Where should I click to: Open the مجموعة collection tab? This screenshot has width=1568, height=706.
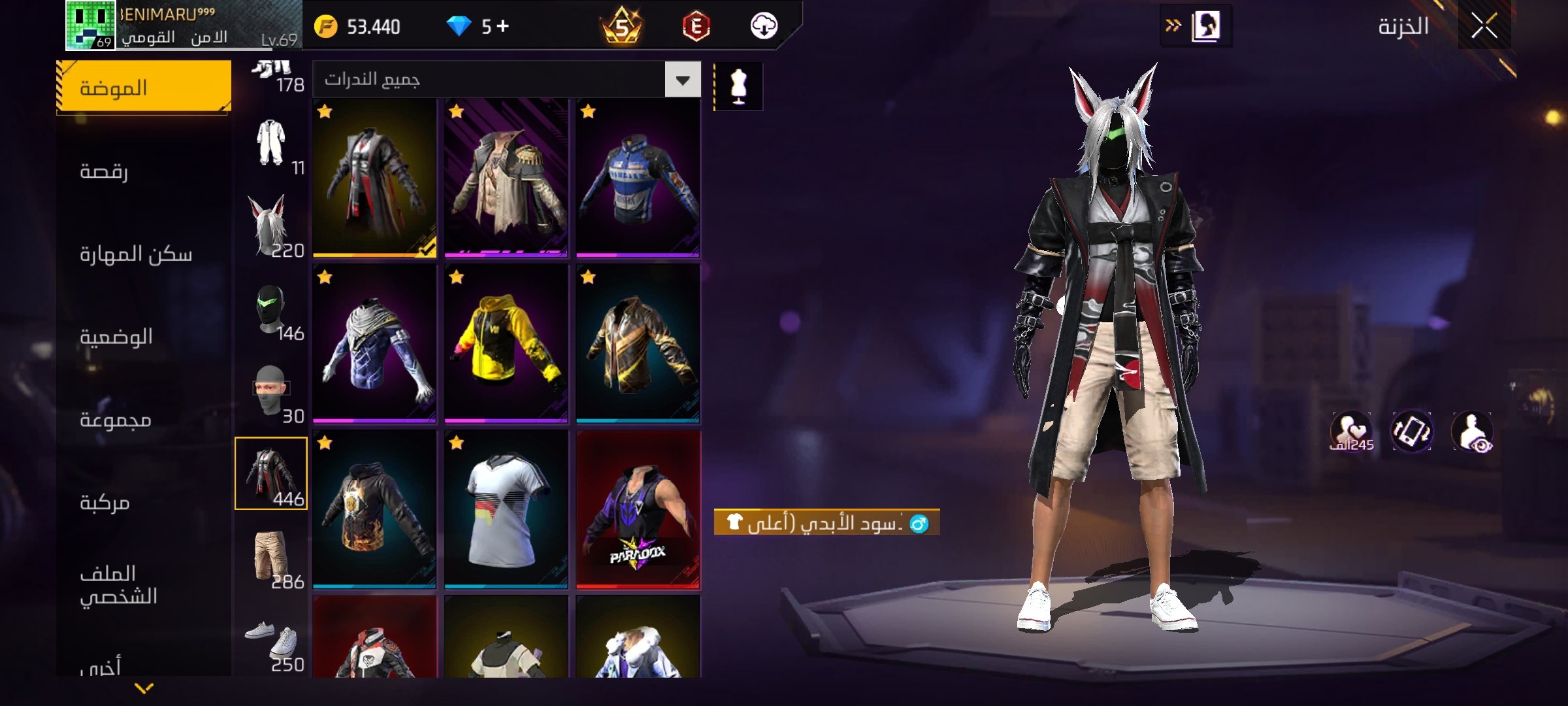(x=144, y=420)
